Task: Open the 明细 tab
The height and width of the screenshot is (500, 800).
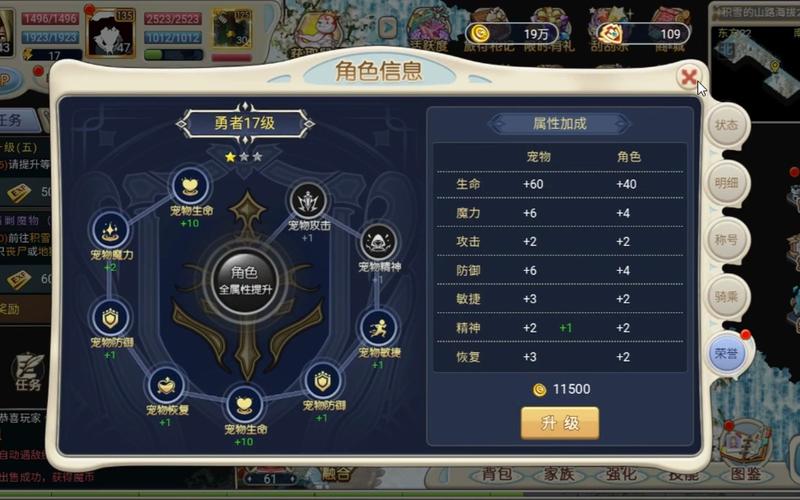Action: click(726, 183)
